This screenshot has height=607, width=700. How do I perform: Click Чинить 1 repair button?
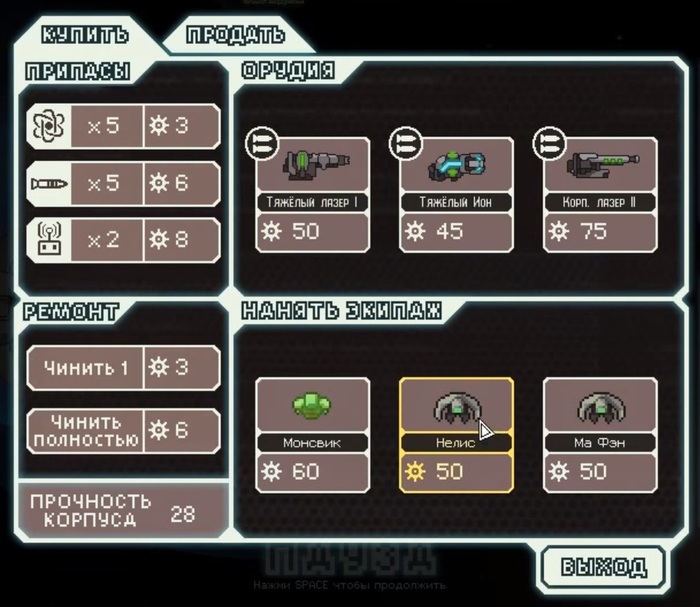[x=123, y=367]
